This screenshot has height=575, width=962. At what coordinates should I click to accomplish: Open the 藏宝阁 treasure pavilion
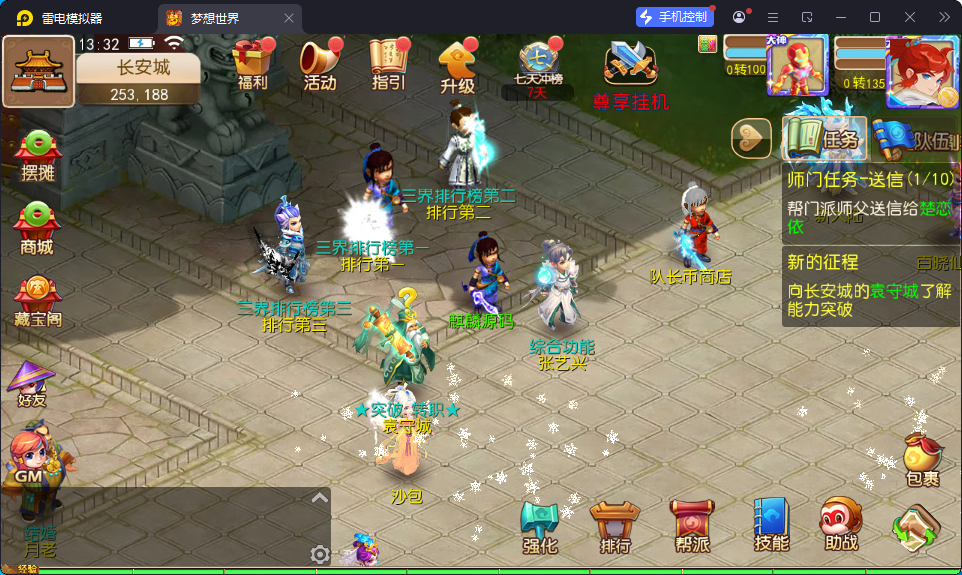click(x=38, y=301)
